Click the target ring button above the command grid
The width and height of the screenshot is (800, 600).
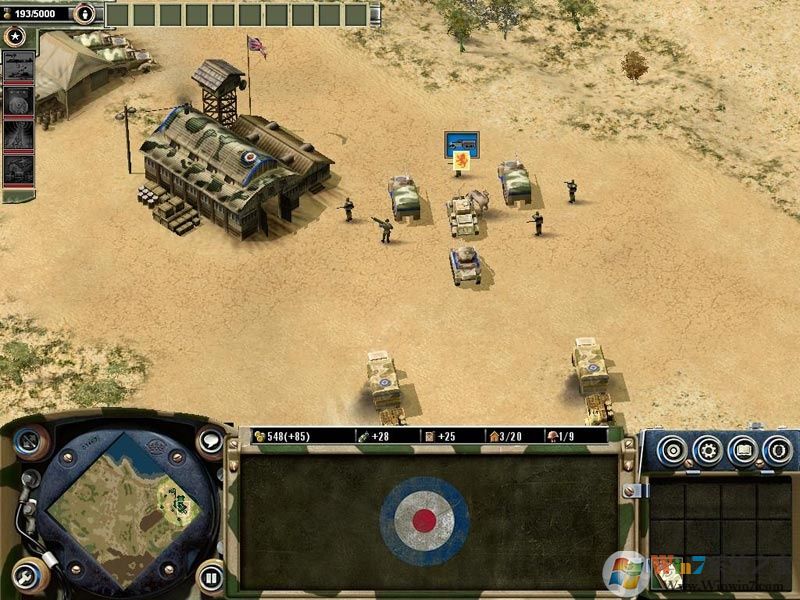673,450
